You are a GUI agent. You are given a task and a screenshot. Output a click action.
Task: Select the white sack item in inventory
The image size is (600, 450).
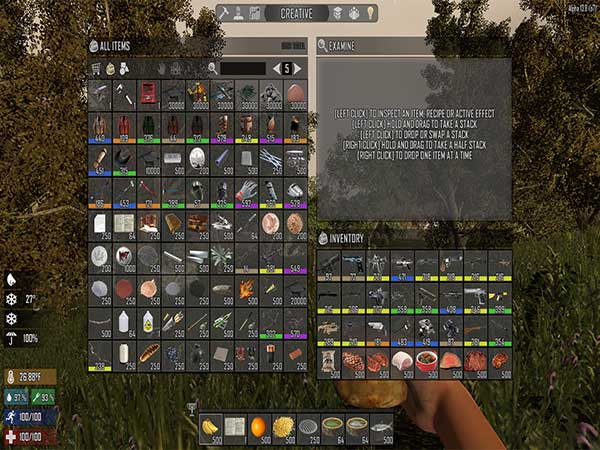tap(328, 361)
